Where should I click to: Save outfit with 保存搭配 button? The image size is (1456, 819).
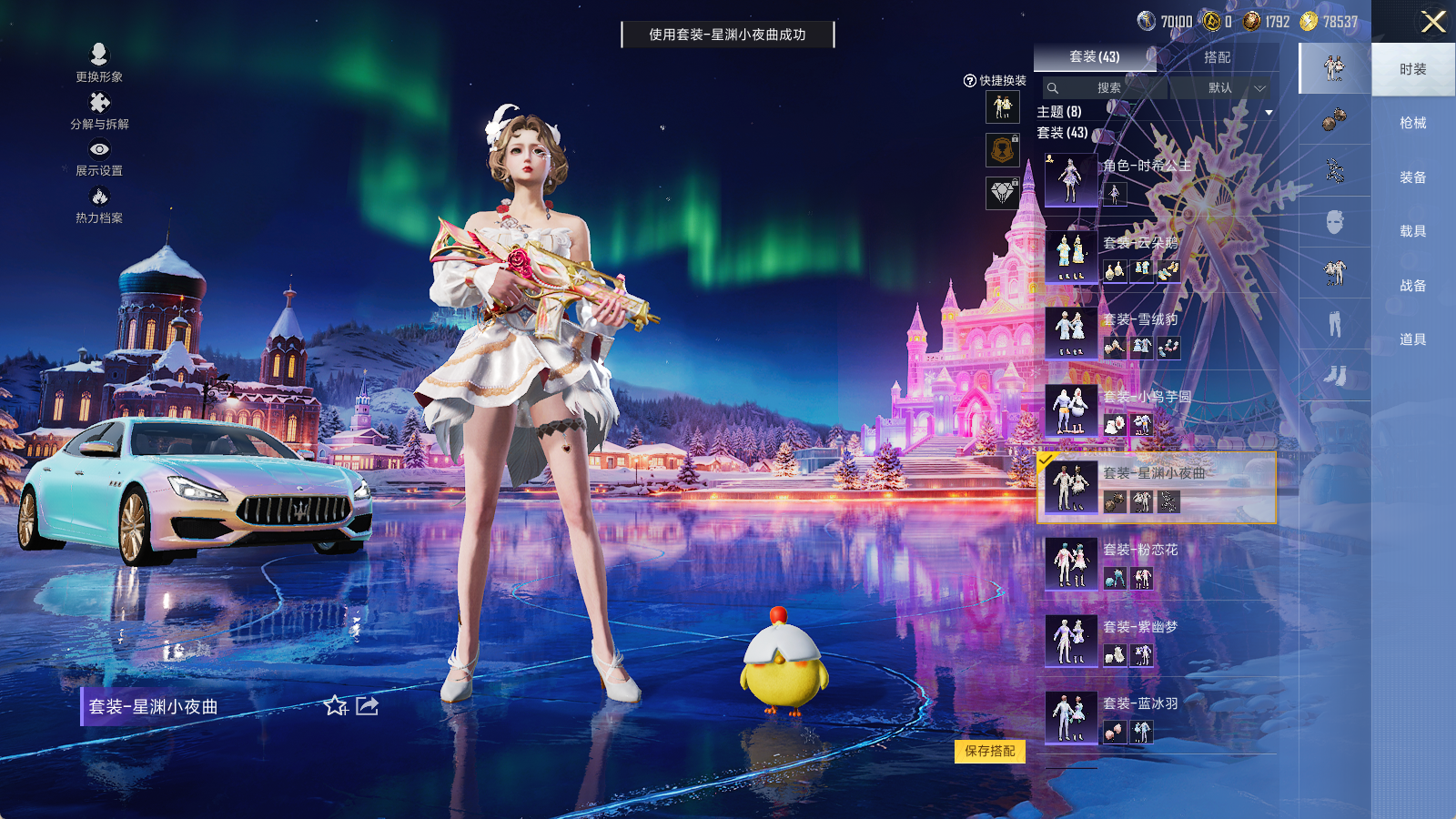(x=990, y=751)
